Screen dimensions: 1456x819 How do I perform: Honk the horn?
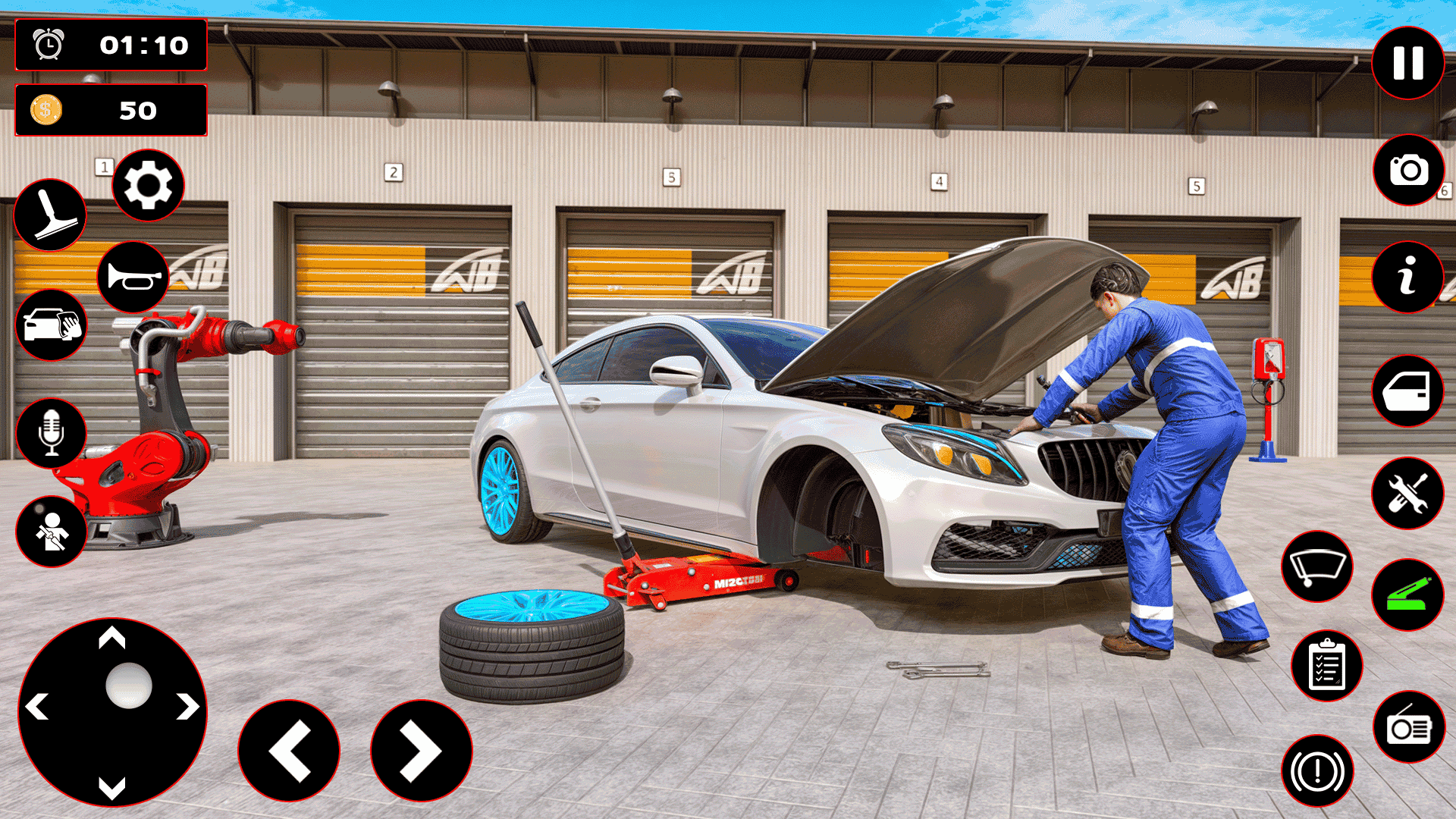click(x=132, y=278)
